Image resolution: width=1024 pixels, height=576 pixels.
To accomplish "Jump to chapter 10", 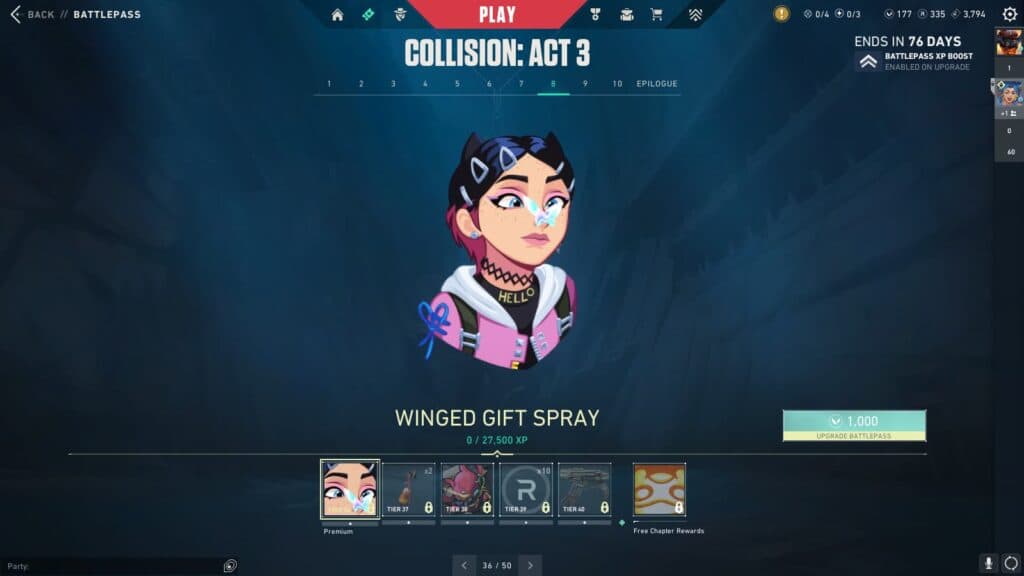I will [x=617, y=84].
